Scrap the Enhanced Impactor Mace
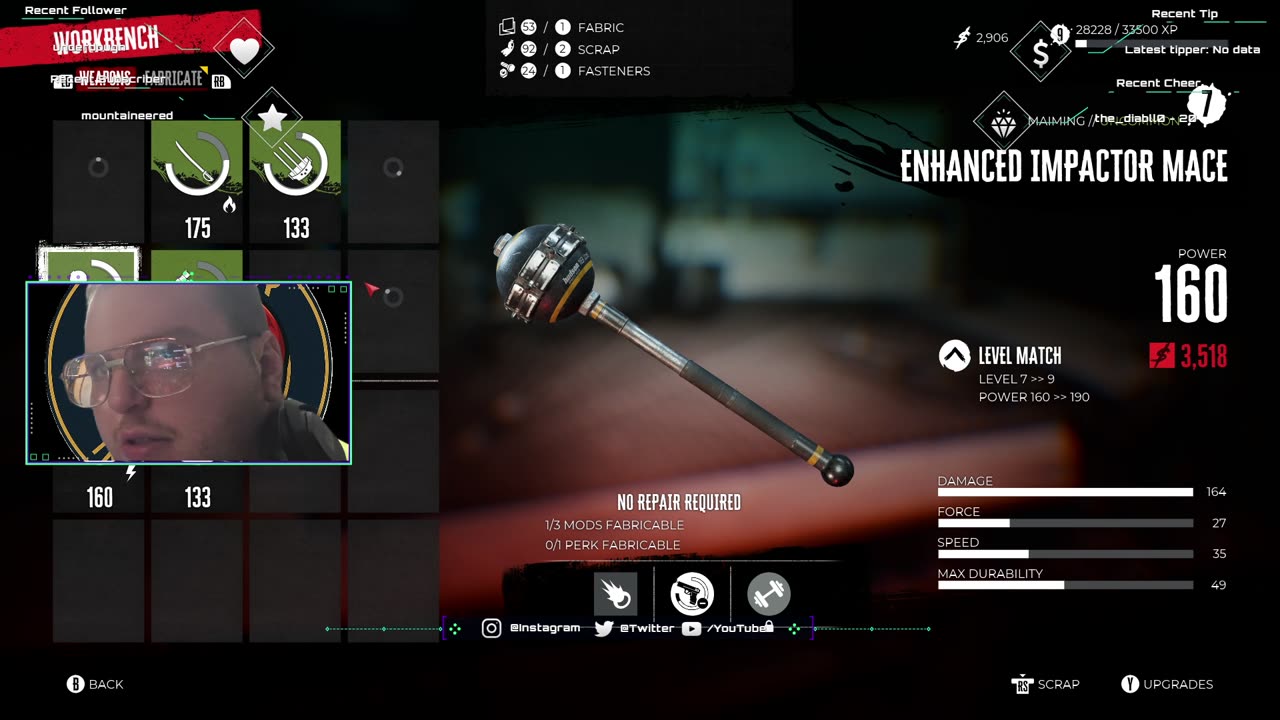The width and height of the screenshot is (1280, 720). [x=1057, y=684]
